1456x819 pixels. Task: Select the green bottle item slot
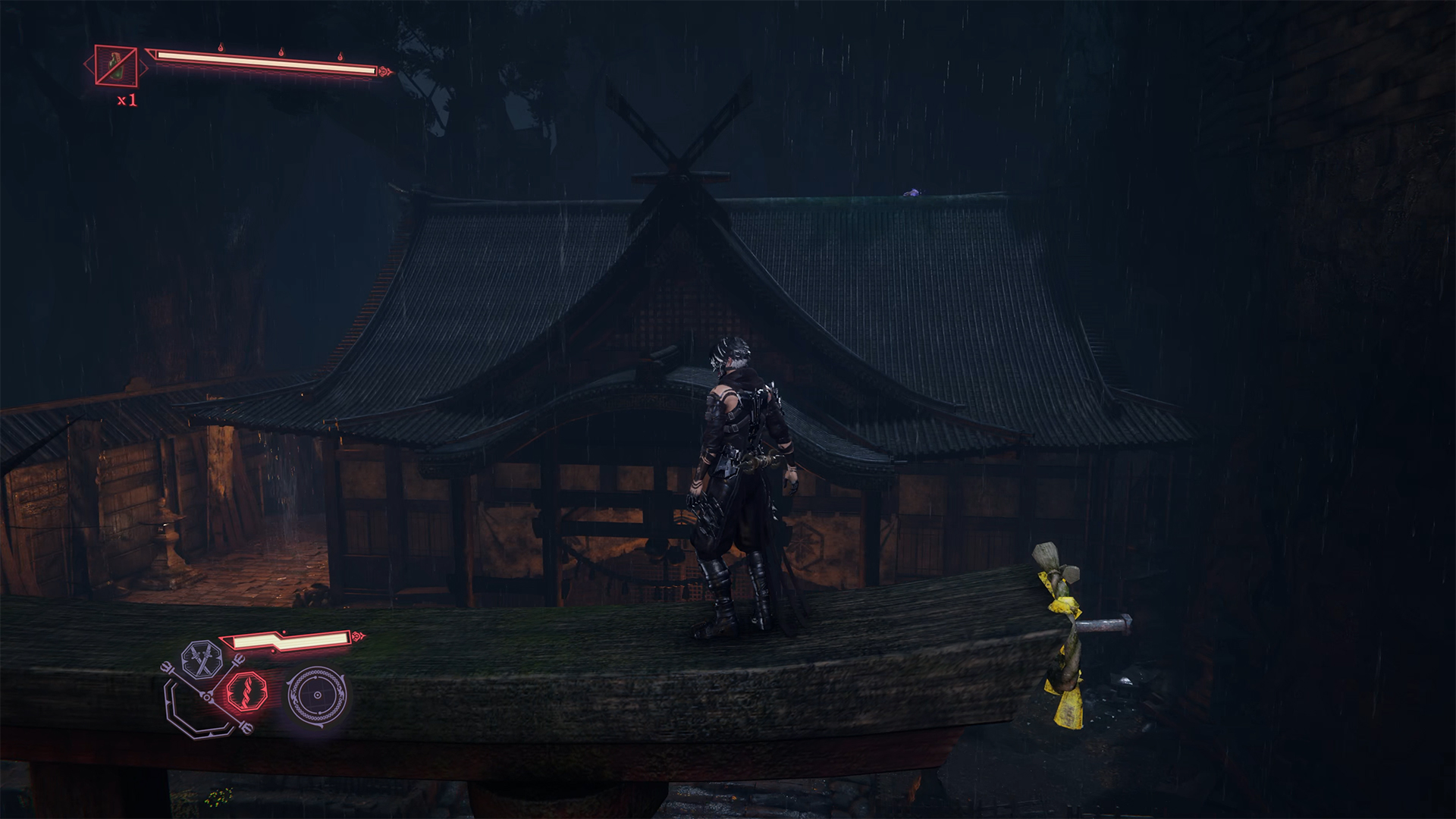tap(116, 65)
